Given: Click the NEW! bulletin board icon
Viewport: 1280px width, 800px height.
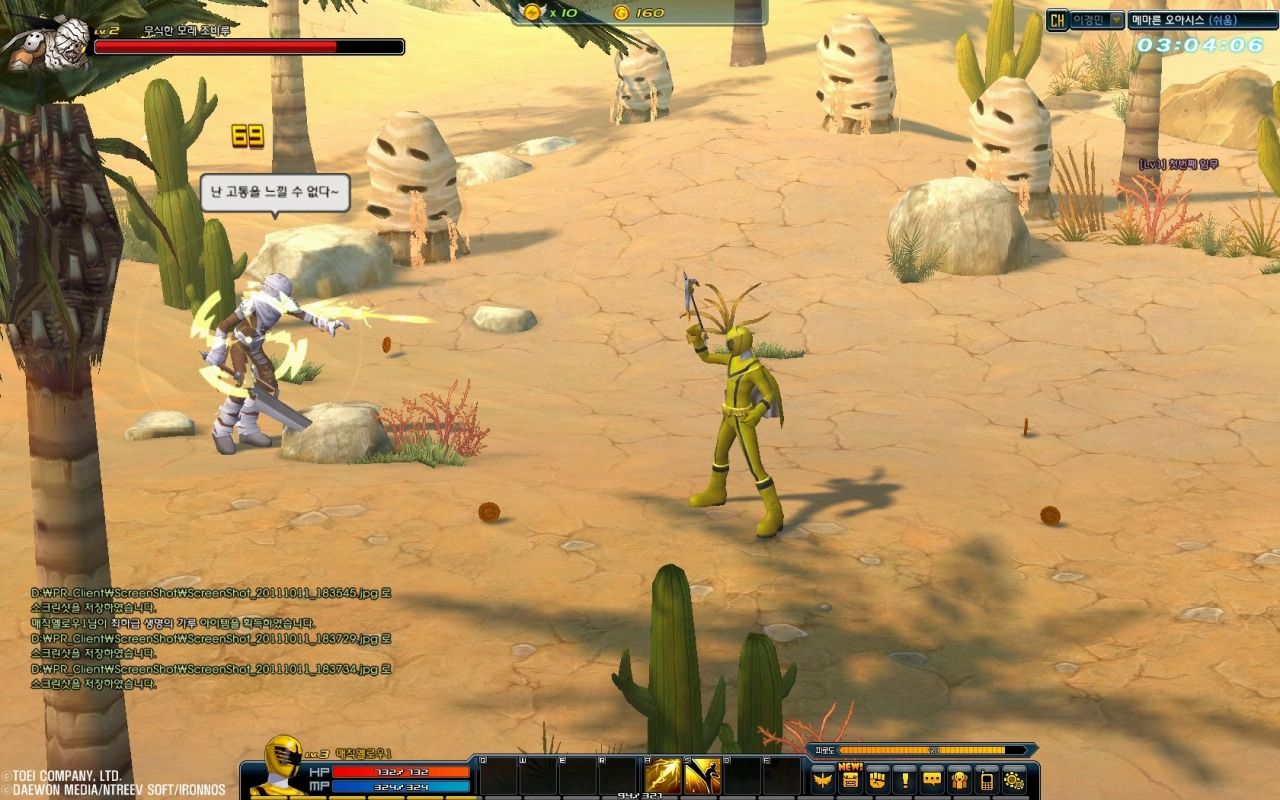Looking at the screenshot, I should 852,778.
